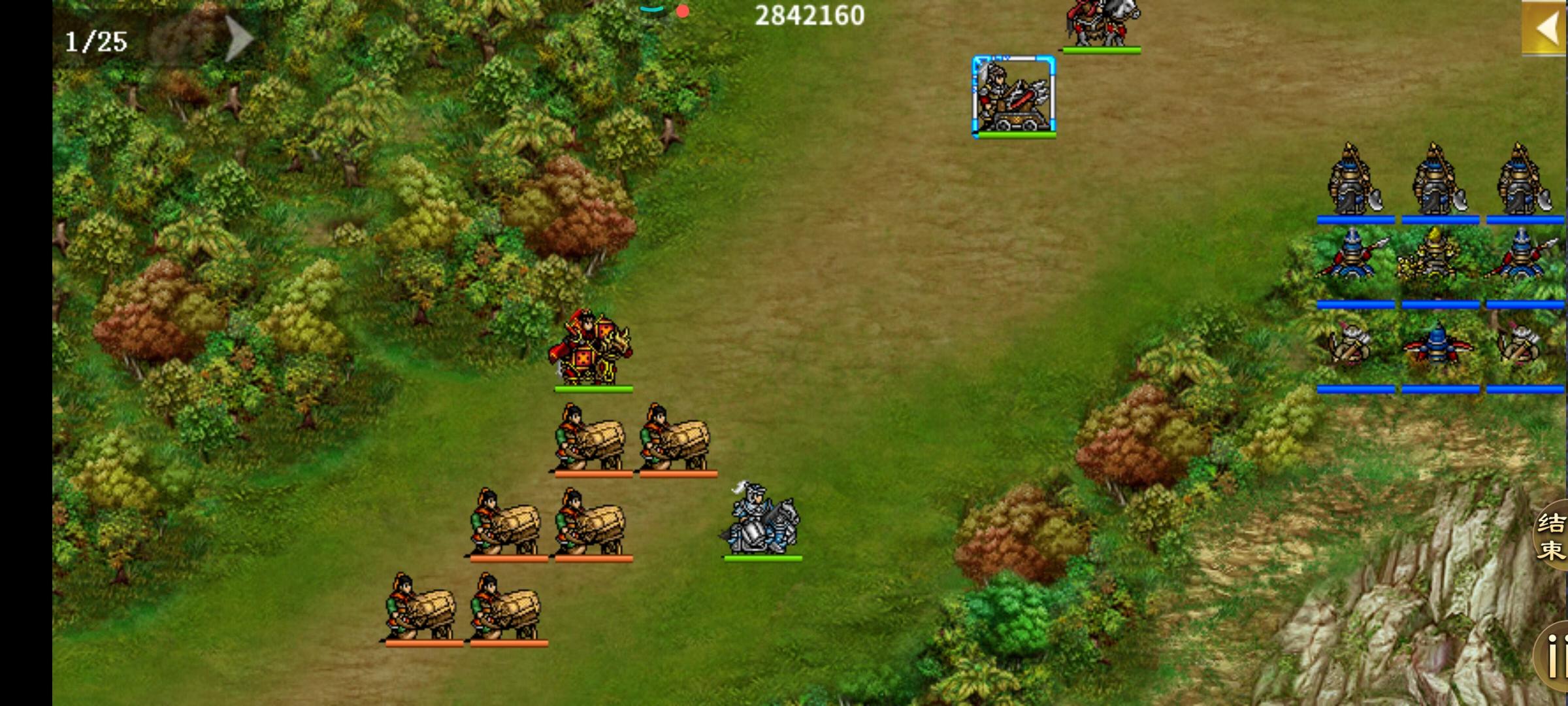Open the wave list via the gray arrow indicator
Image resolution: width=1568 pixels, height=706 pixels.
tap(235, 39)
